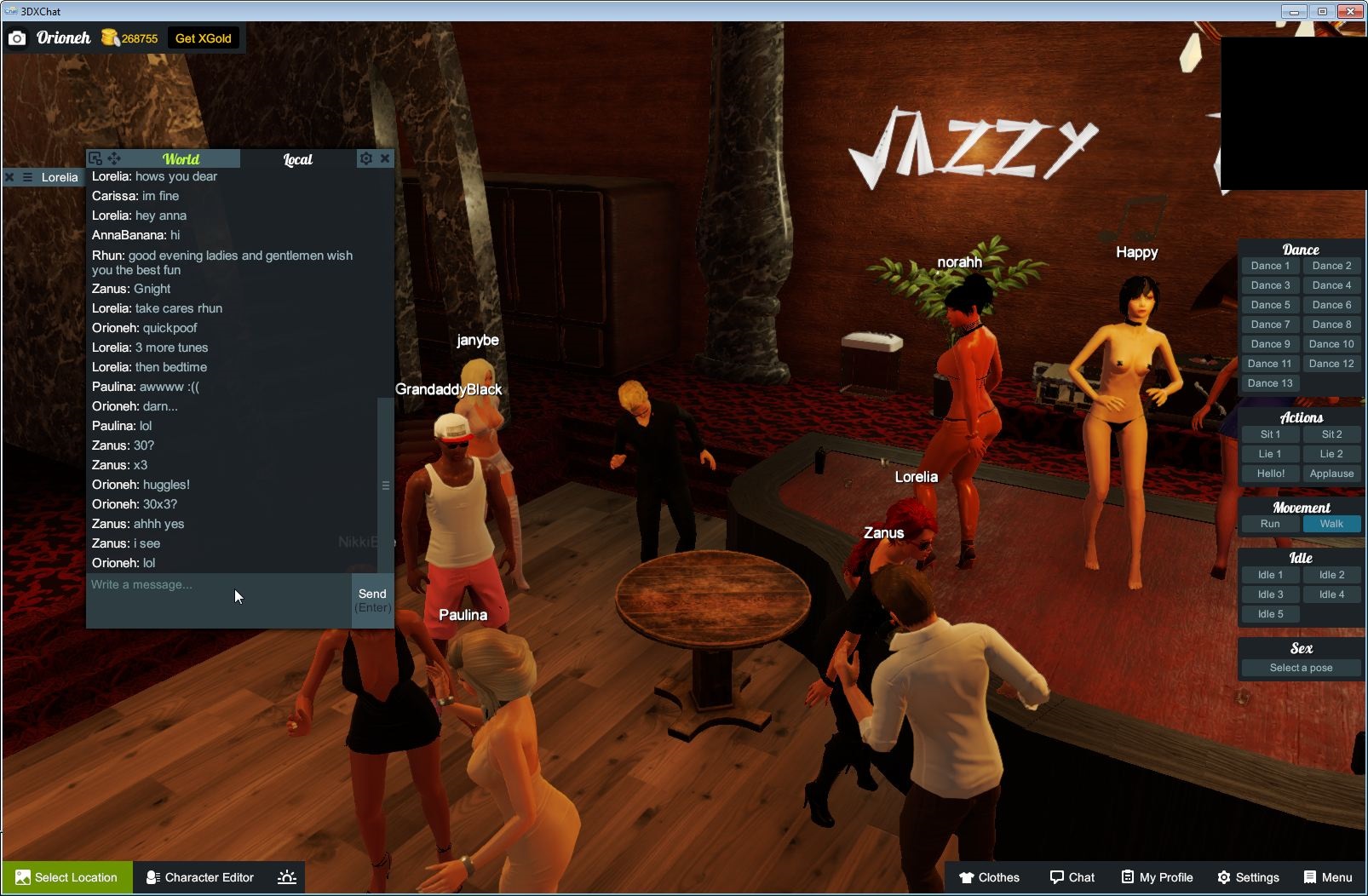The height and width of the screenshot is (896, 1368).
Task: Trigger the Applause action
Action: 1331,473
